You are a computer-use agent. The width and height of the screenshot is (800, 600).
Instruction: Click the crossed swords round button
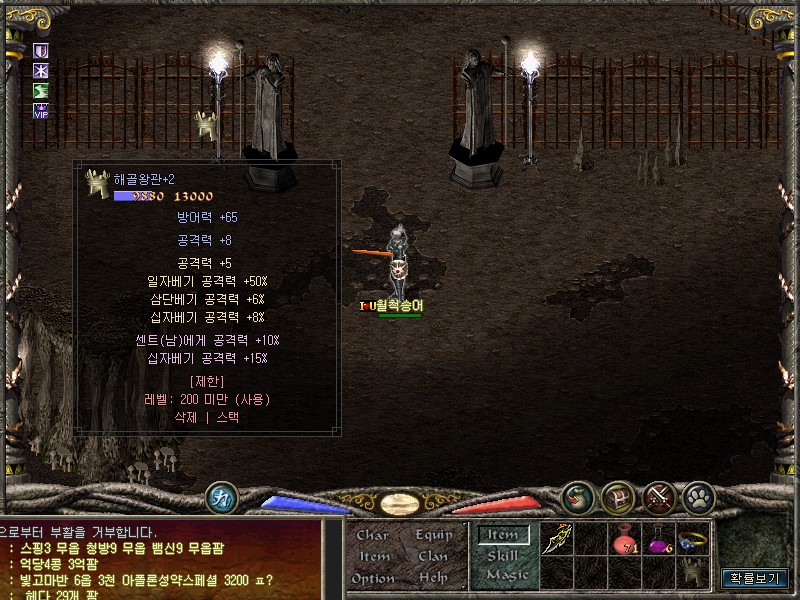click(x=659, y=497)
